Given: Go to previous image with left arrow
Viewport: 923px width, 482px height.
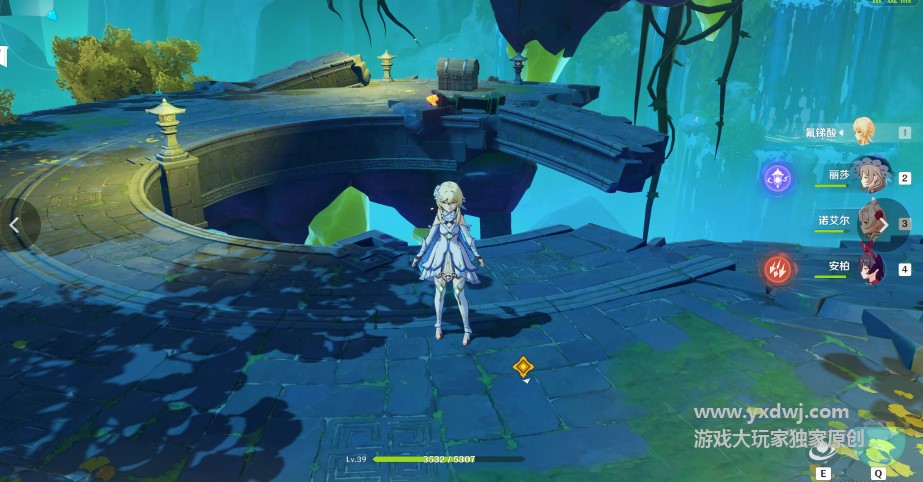Looking at the screenshot, I should [15, 226].
